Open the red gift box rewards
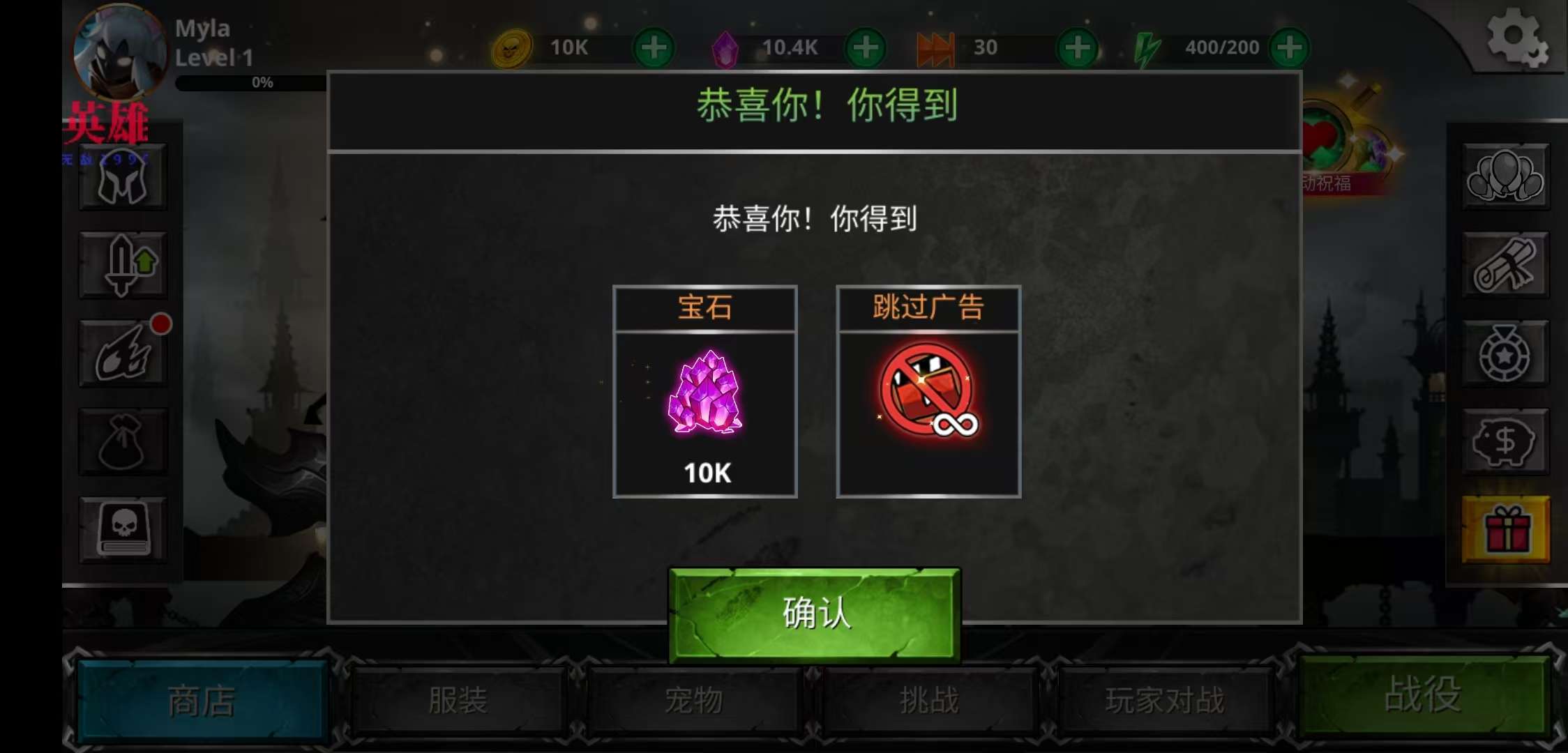Screen dimensions: 1568x753 (1505, 529)
